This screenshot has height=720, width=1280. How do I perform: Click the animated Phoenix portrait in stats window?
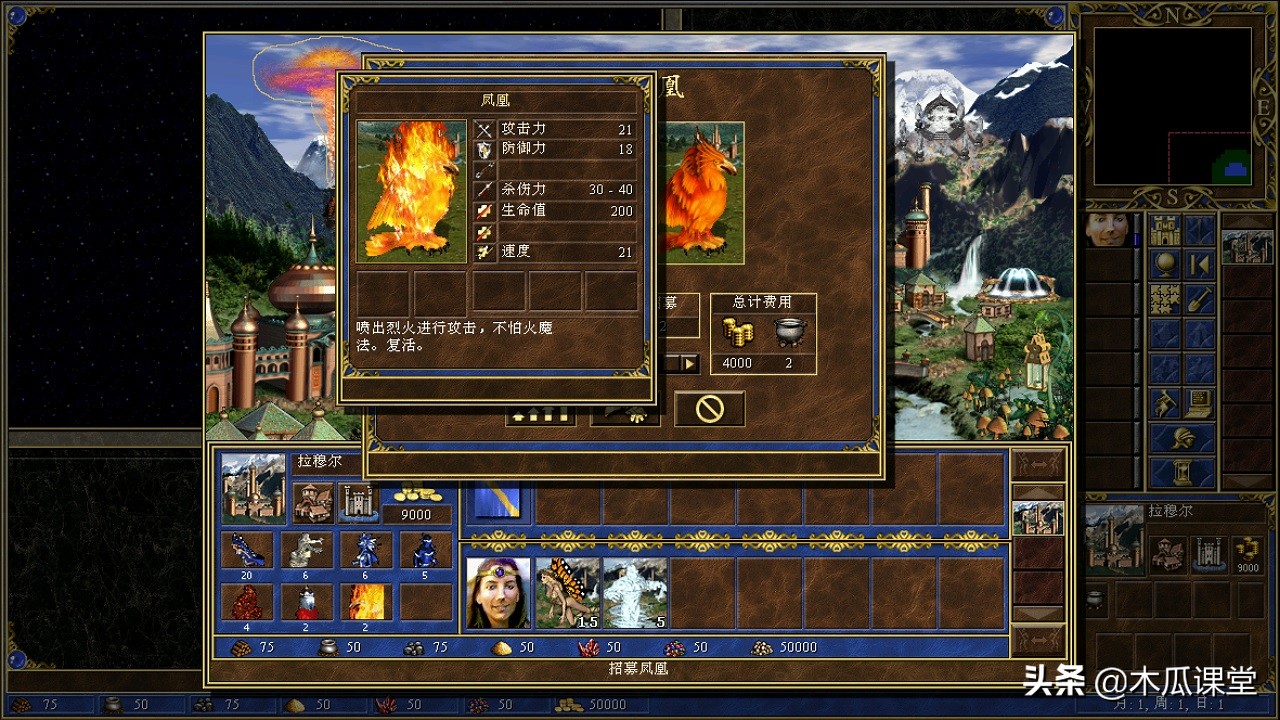point(413,192)
